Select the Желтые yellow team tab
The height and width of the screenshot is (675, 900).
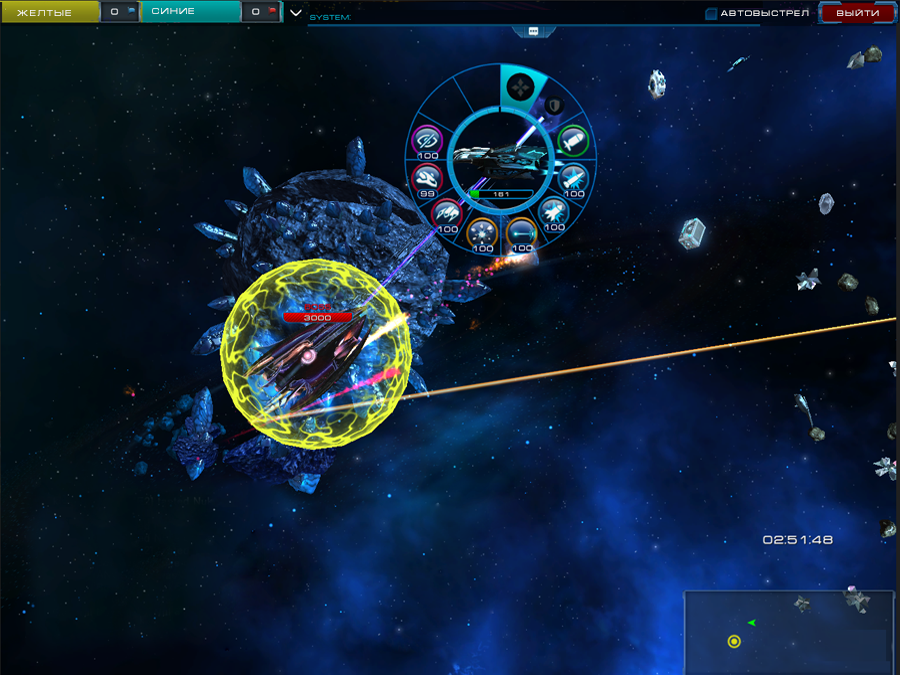point(49,12)
